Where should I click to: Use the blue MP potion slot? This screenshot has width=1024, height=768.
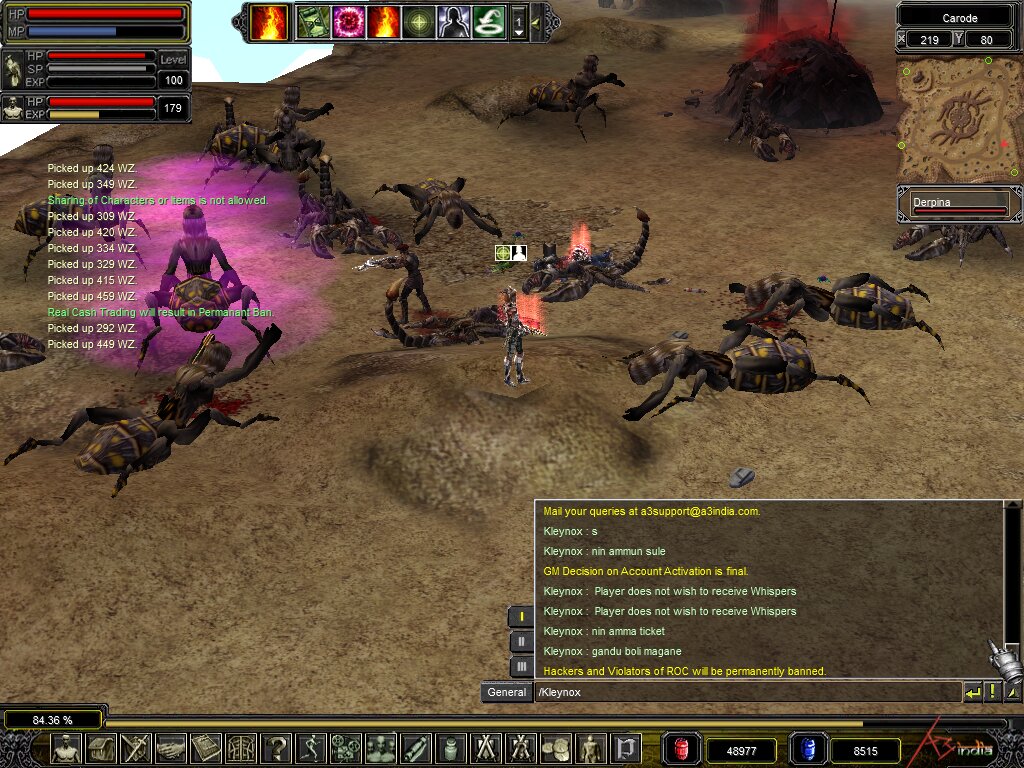point(807,749)
